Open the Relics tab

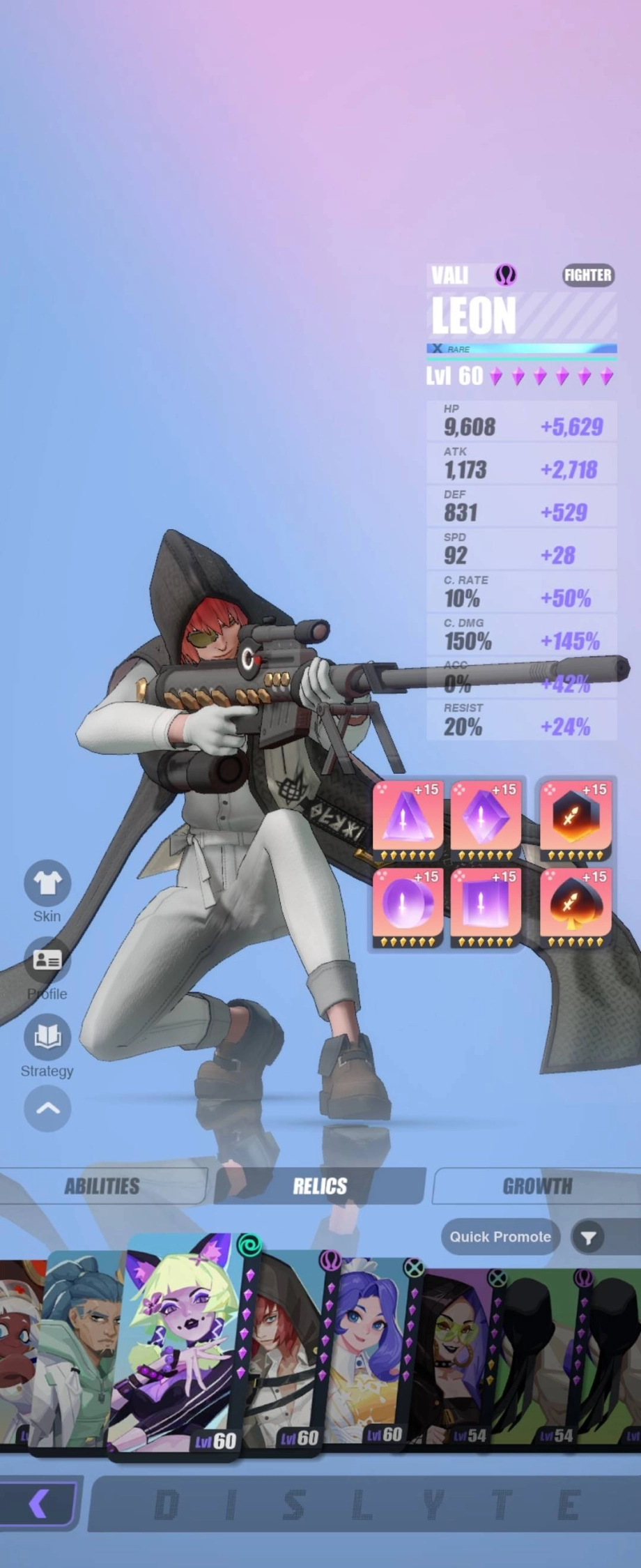point(320,1186)
